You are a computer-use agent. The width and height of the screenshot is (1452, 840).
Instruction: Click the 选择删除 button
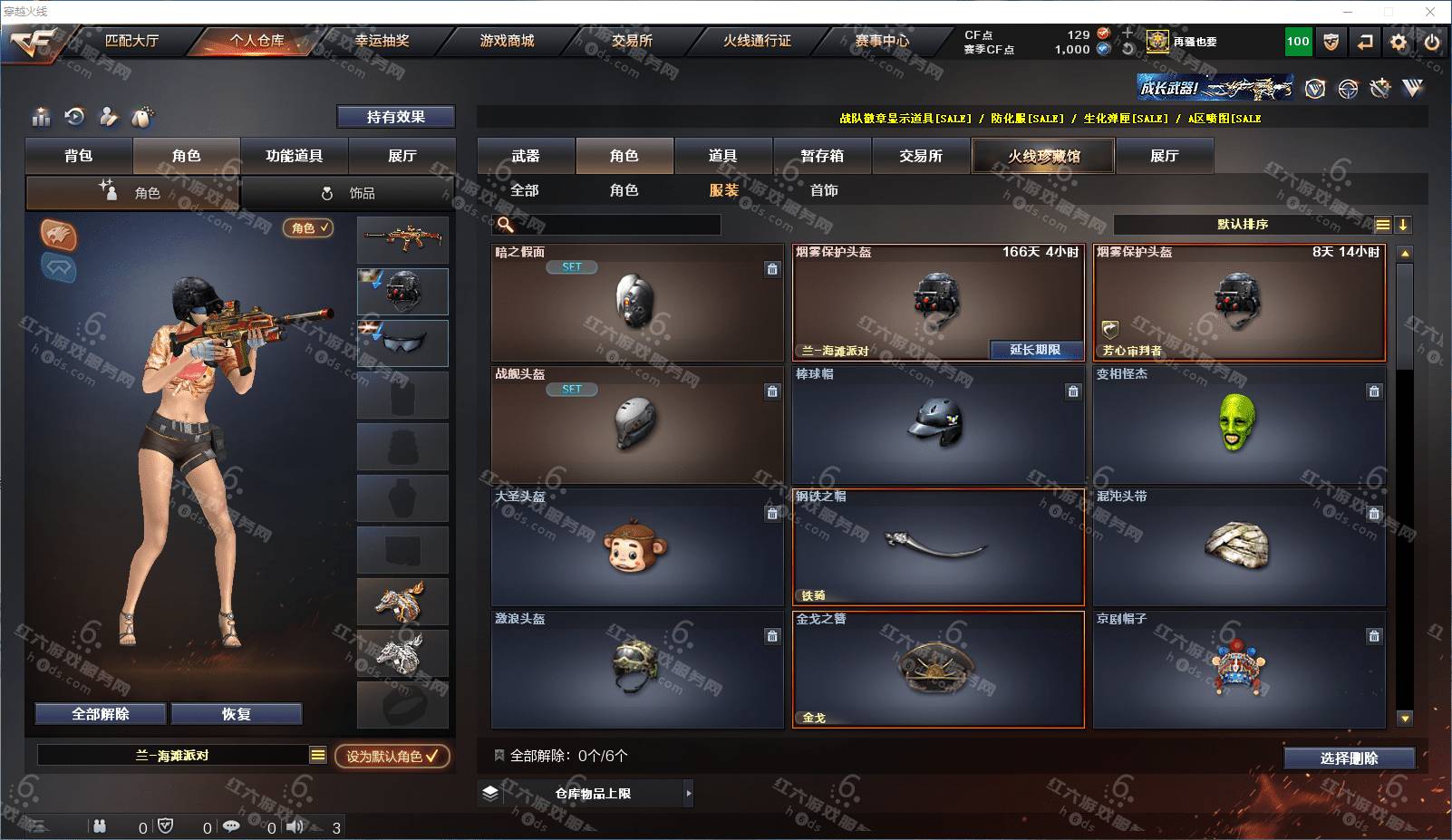click(x=1349, y=758)
